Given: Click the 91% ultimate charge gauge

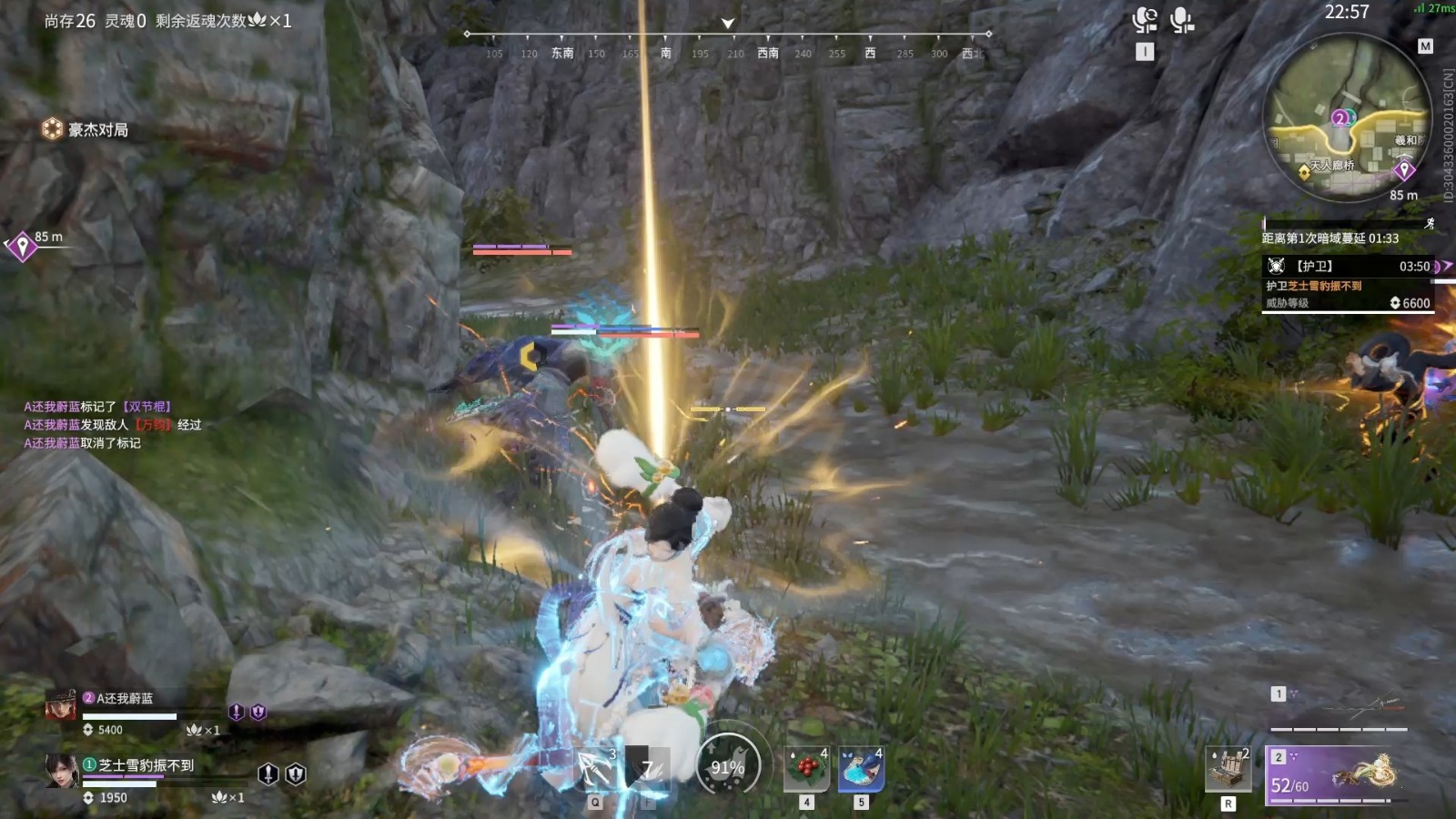Looking at the screenshot, I should (x=728, y=767).
